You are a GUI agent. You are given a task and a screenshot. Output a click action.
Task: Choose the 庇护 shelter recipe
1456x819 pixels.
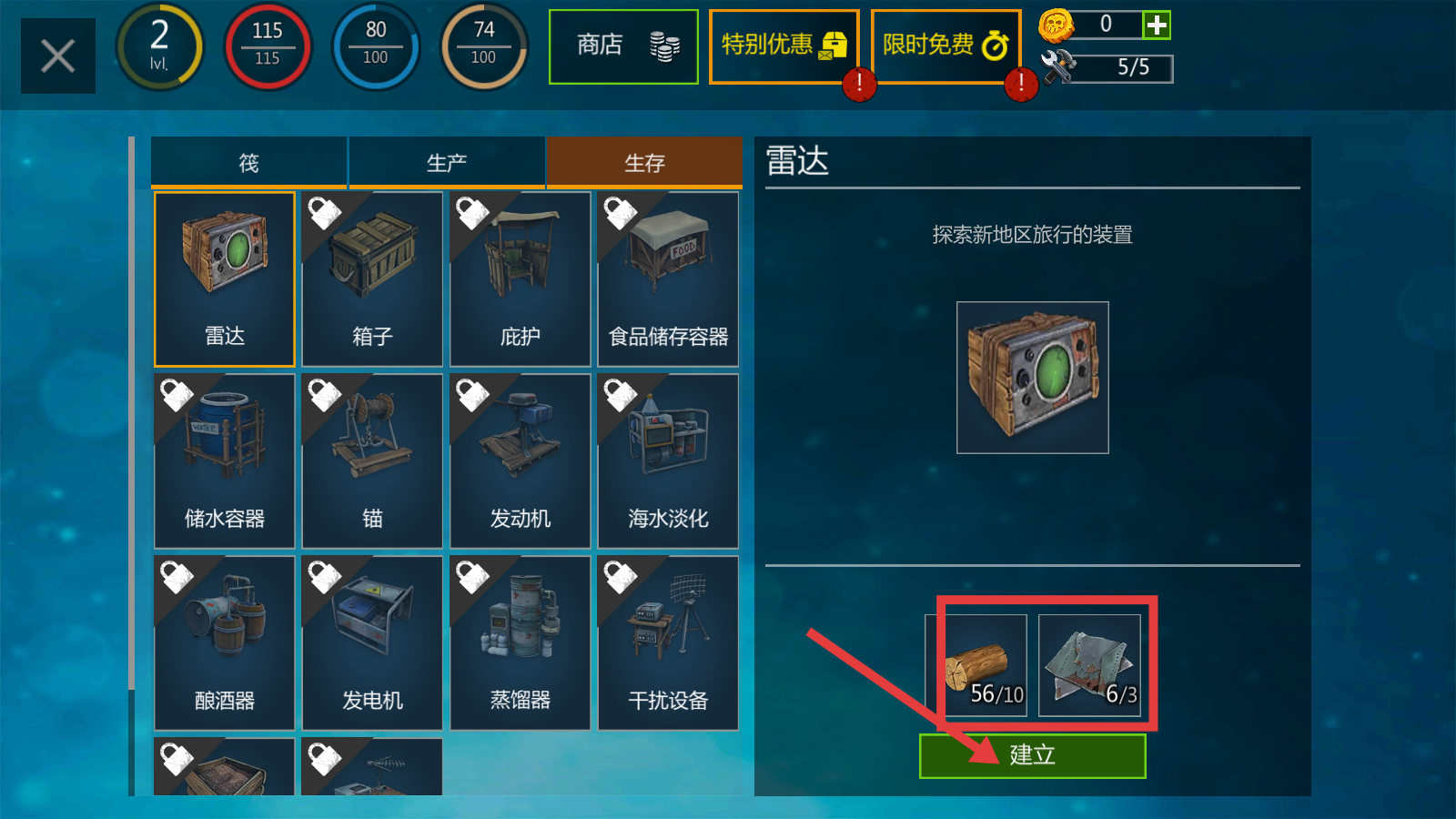click(x=520, y=278)
